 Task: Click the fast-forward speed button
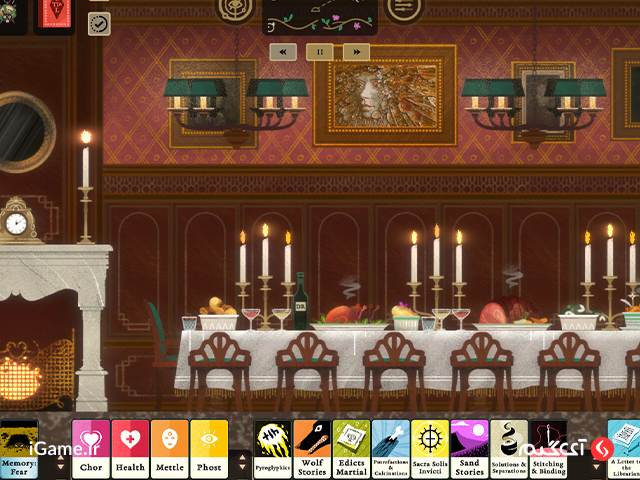(x=356, y=51)
